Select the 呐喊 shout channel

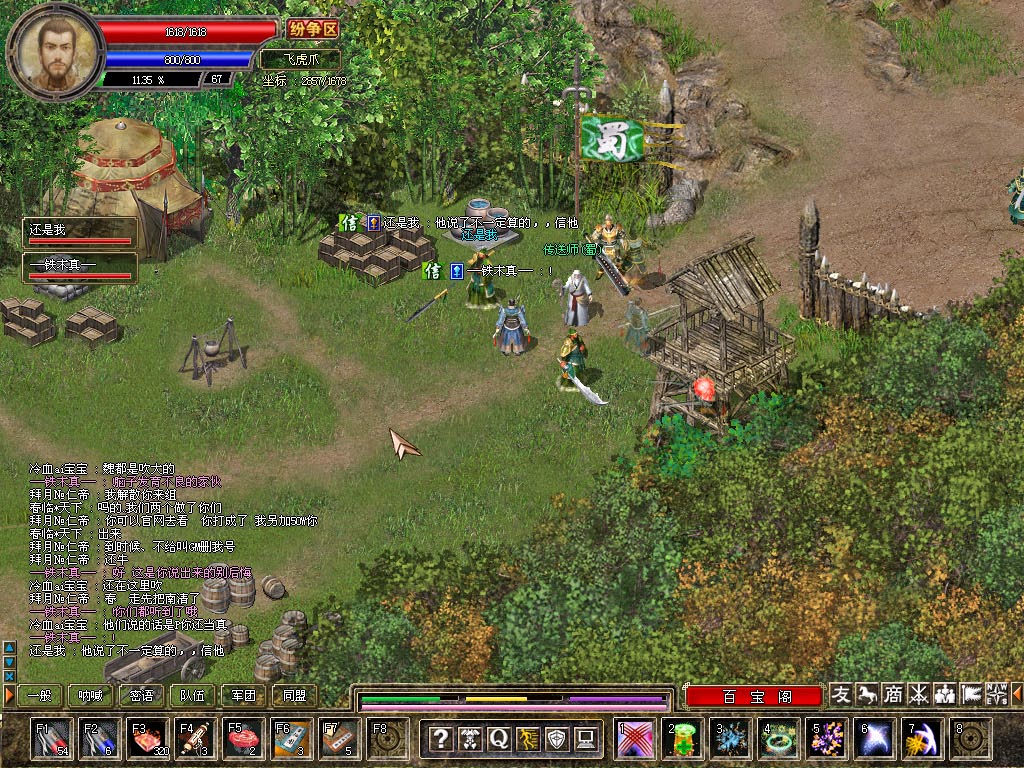91,695
